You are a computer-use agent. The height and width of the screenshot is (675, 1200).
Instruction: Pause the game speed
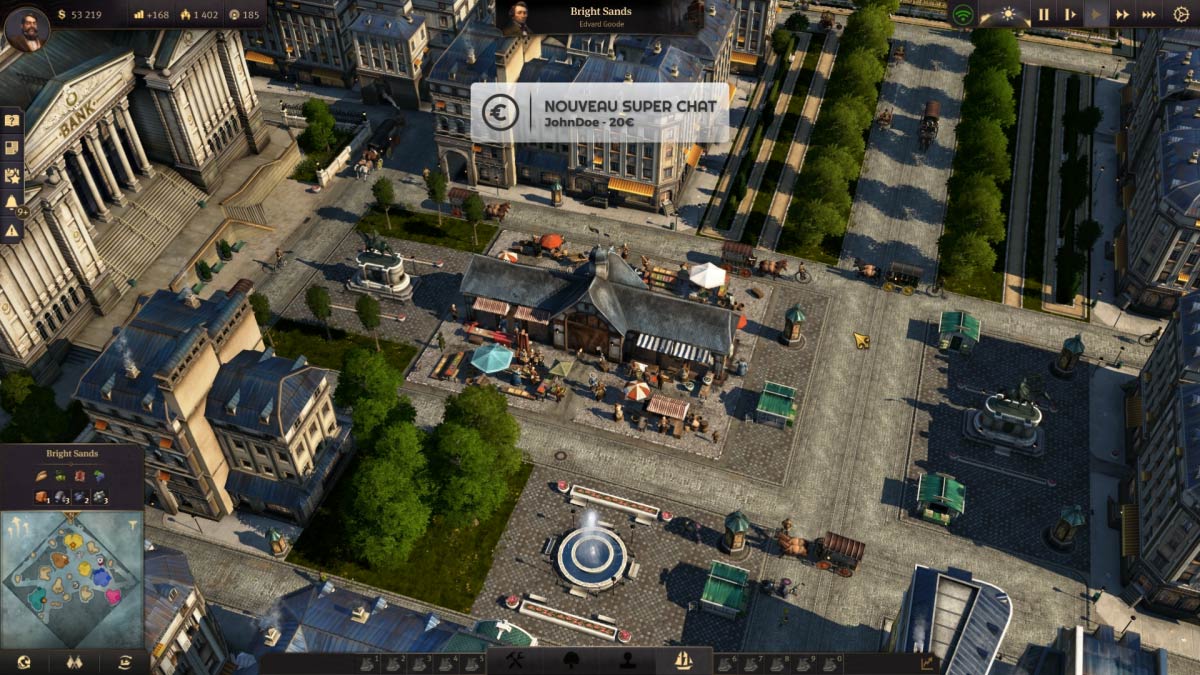click(1043, 15)
